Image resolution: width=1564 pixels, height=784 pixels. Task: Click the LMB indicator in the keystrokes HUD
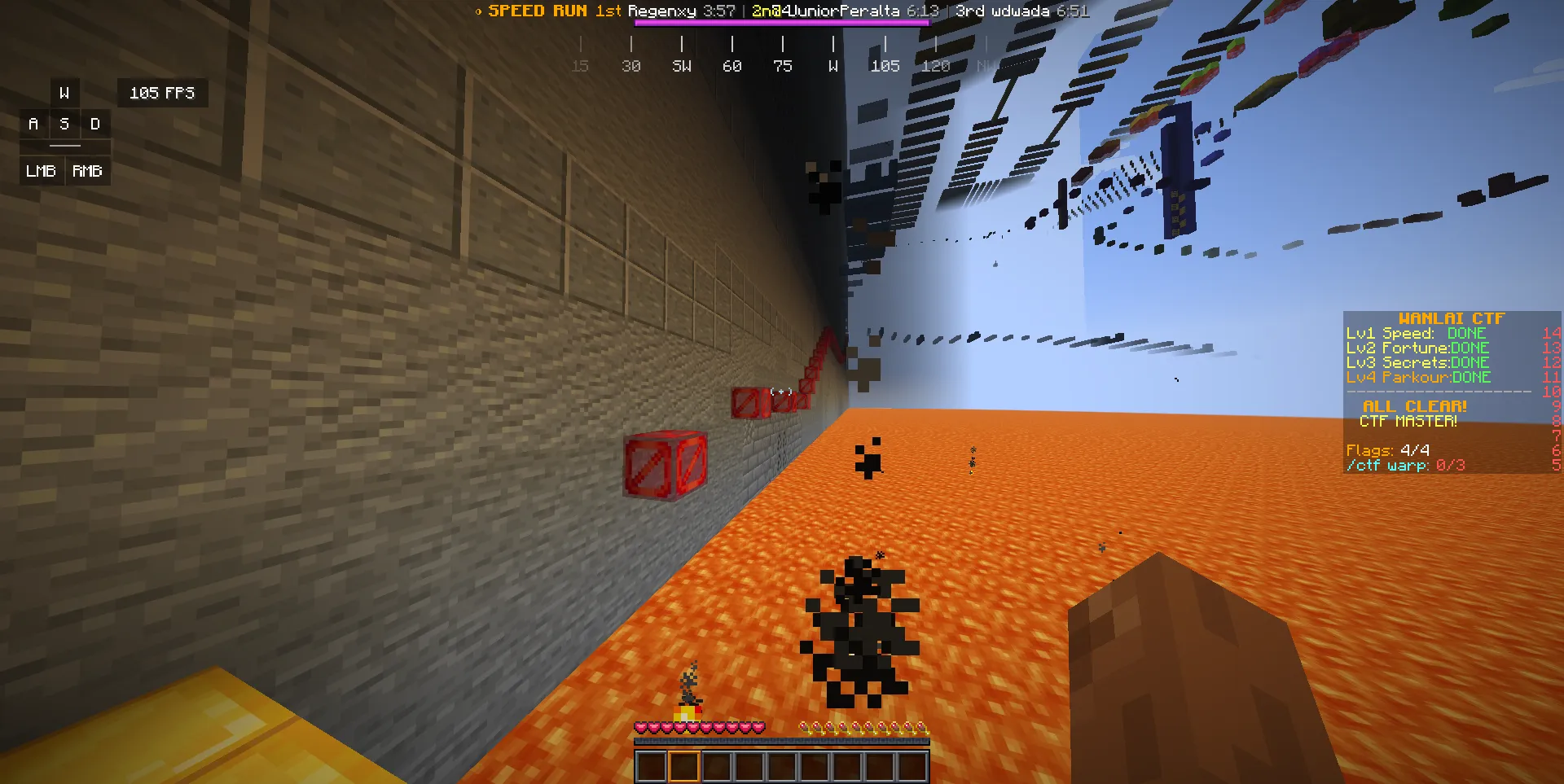tap(40, 171)
